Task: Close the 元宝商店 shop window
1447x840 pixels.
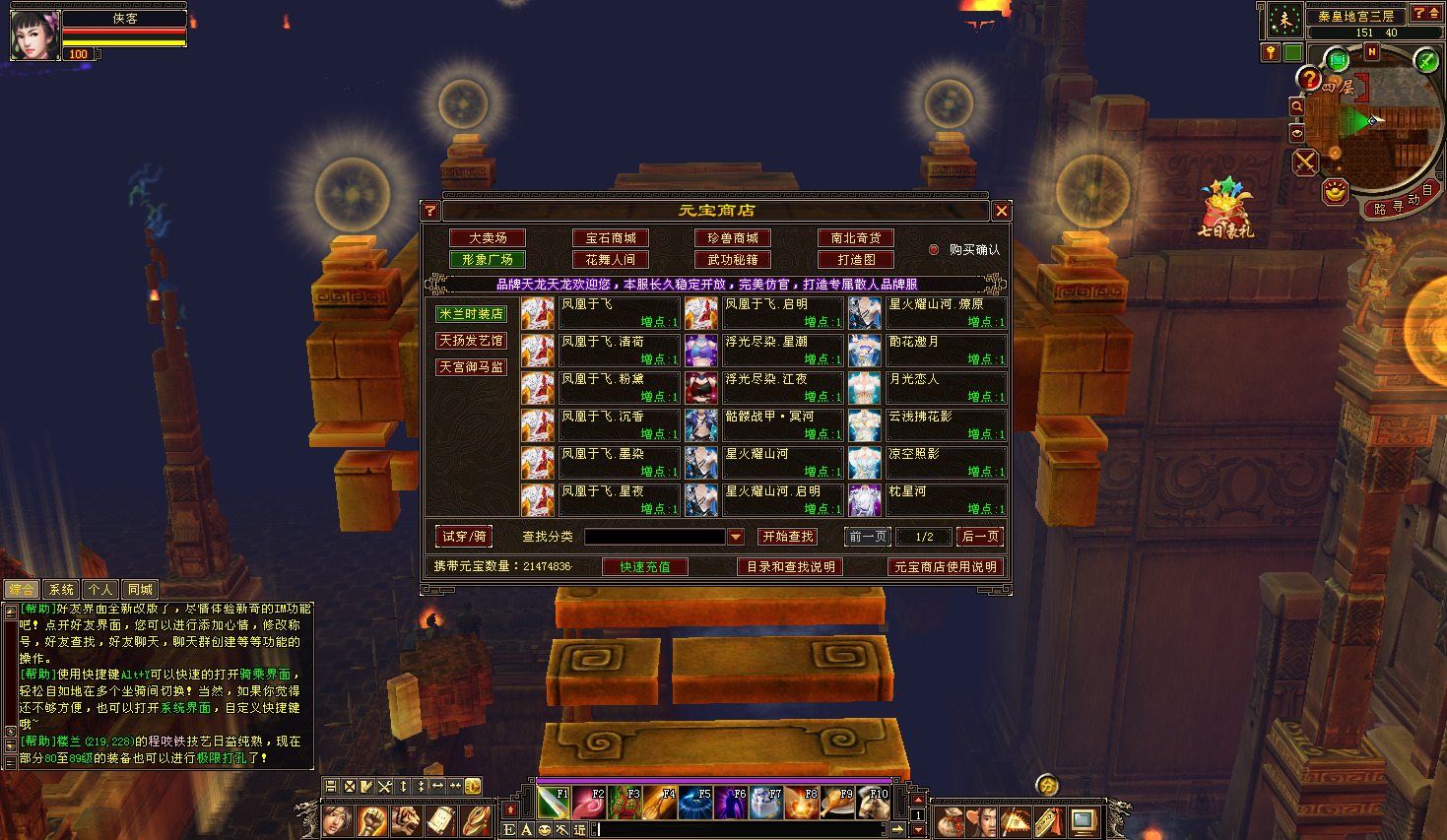Action: tap(1001, 211)
